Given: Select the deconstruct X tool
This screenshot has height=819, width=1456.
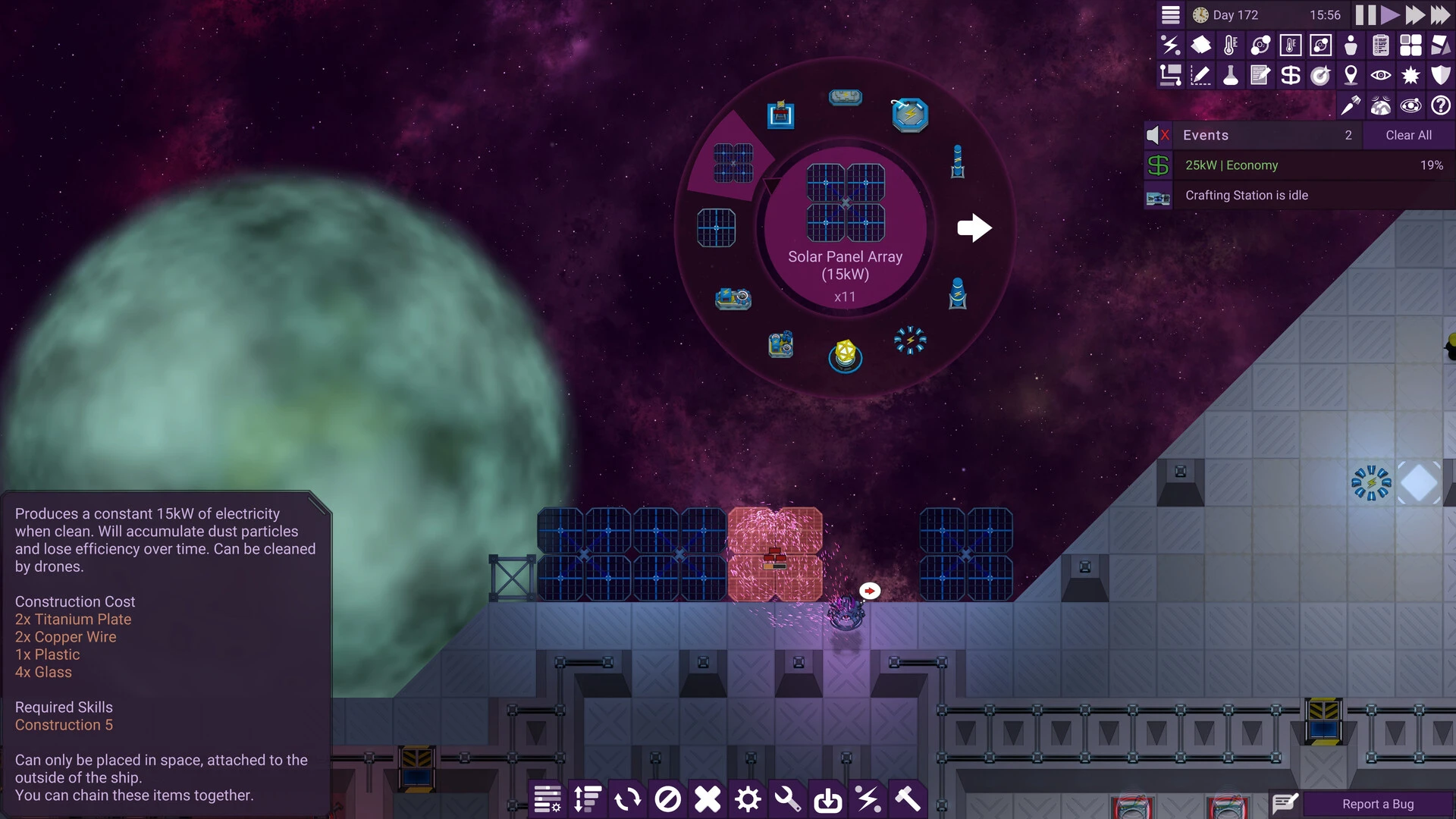Looking at the screenshot, I should click(708, 799).
